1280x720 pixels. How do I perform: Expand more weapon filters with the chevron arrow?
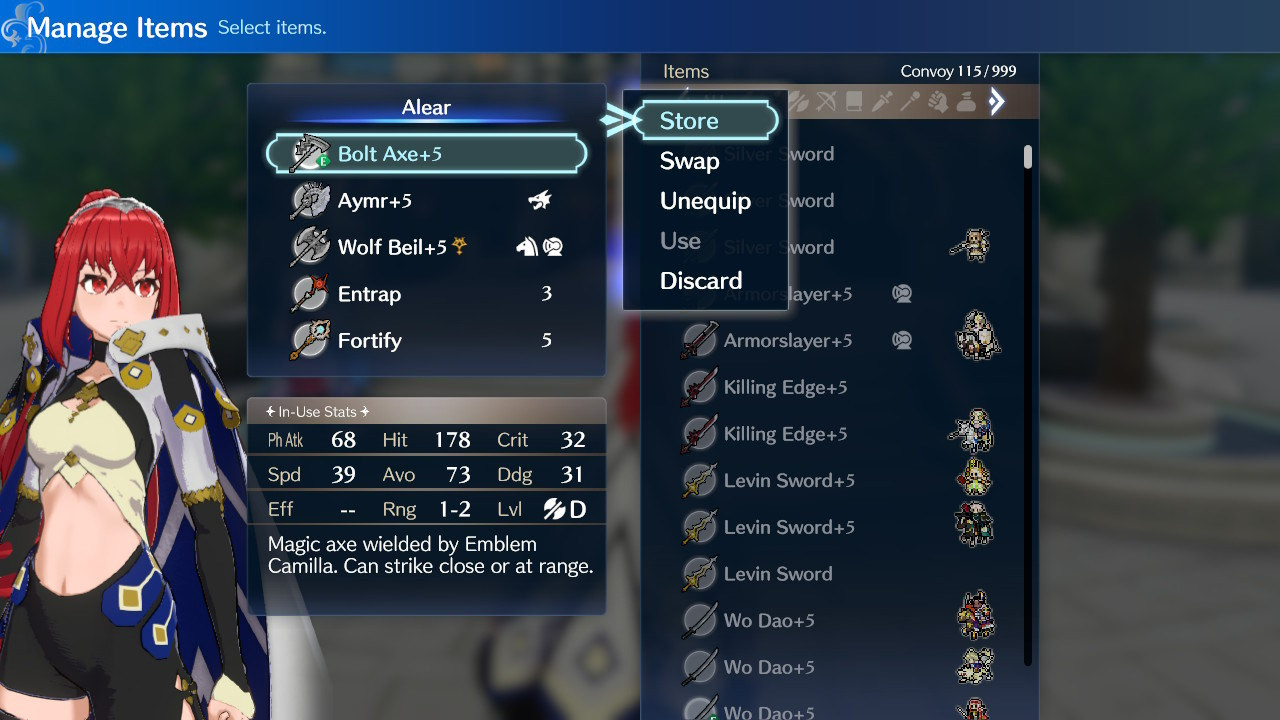(997, 101)
